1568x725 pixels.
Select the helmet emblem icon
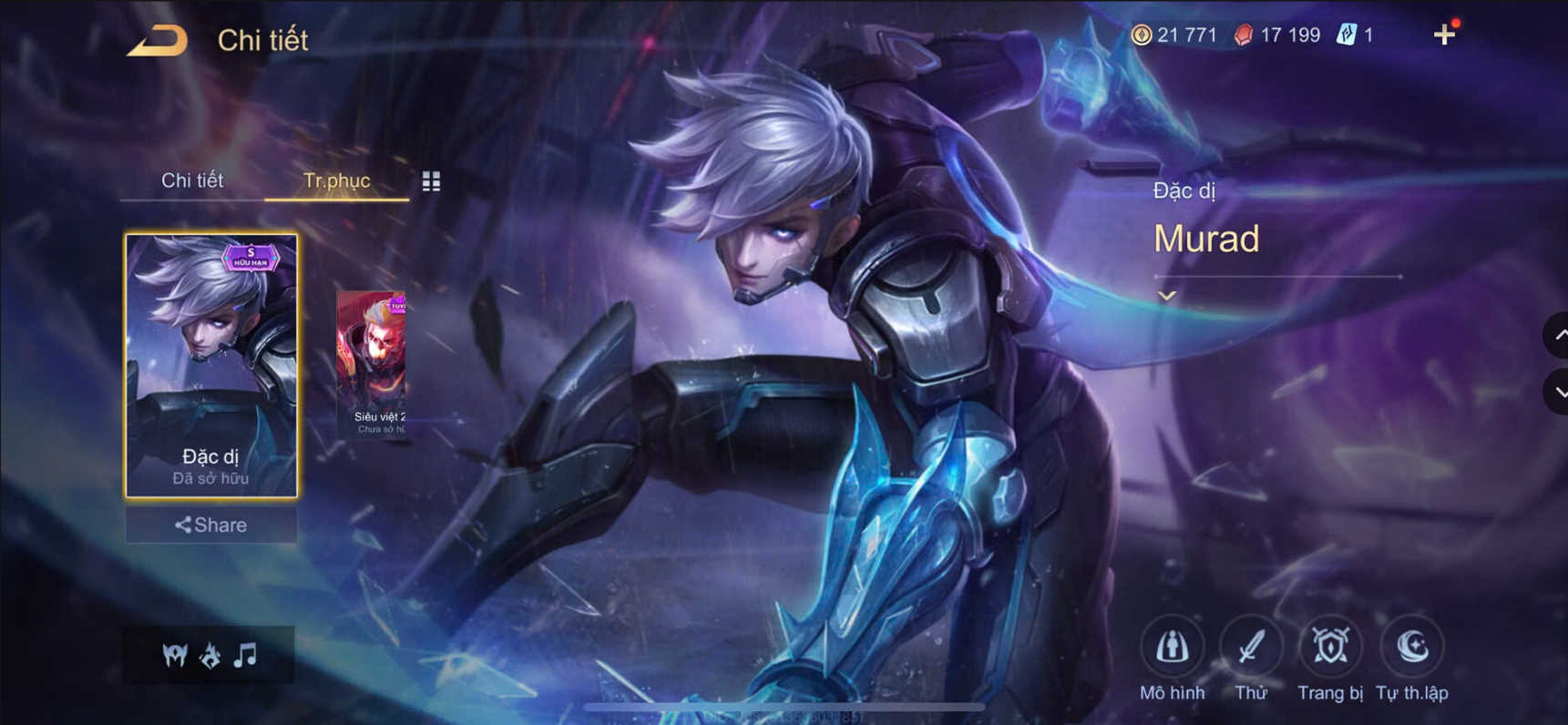[174, 654]
